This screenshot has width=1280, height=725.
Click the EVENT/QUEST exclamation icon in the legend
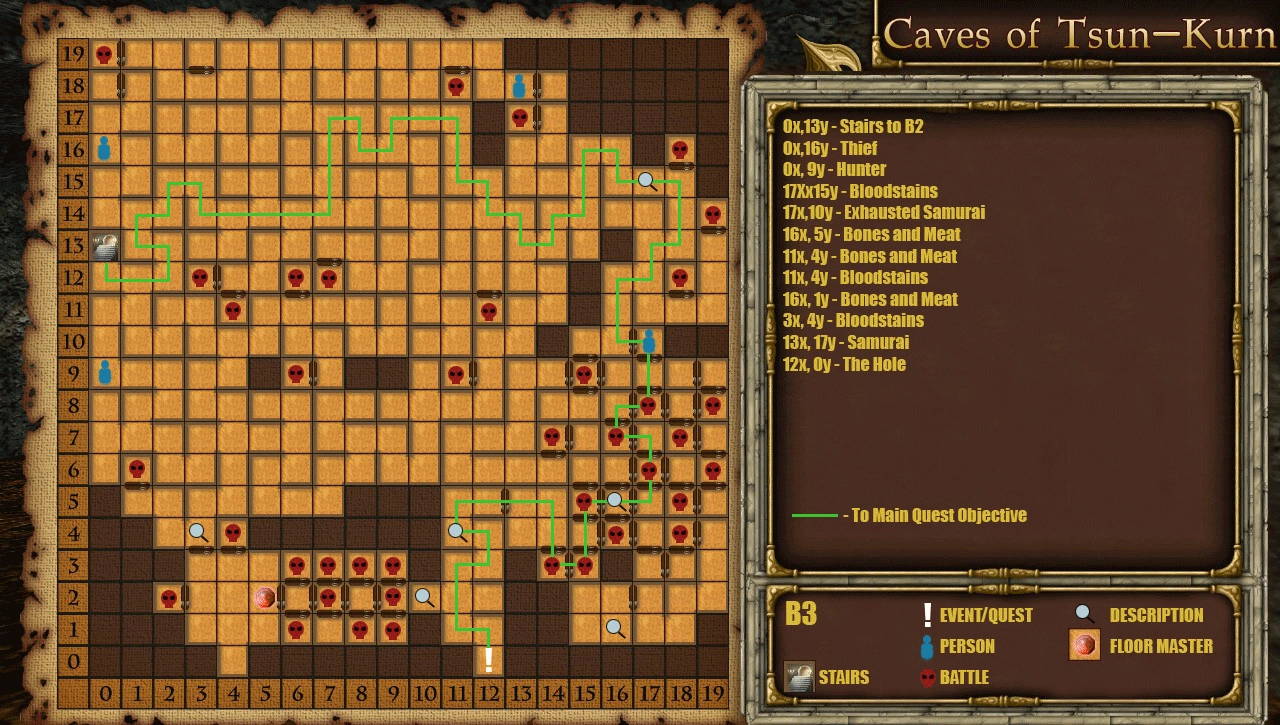pyautogui.click(x=928, y=615)
